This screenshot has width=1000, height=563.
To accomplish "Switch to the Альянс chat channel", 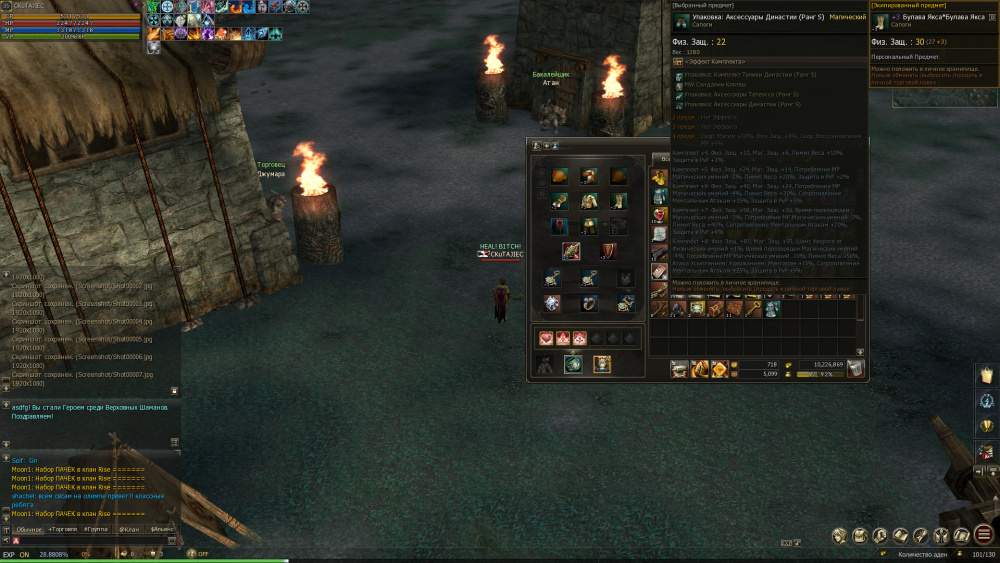I will coord(160,528).
